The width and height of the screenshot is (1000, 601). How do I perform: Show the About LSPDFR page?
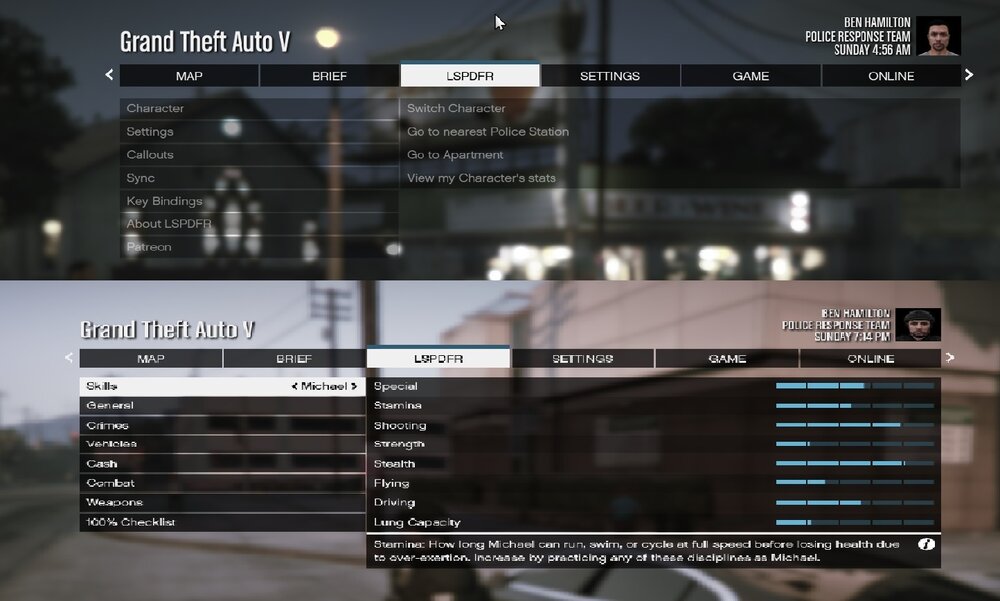point(169,224)
